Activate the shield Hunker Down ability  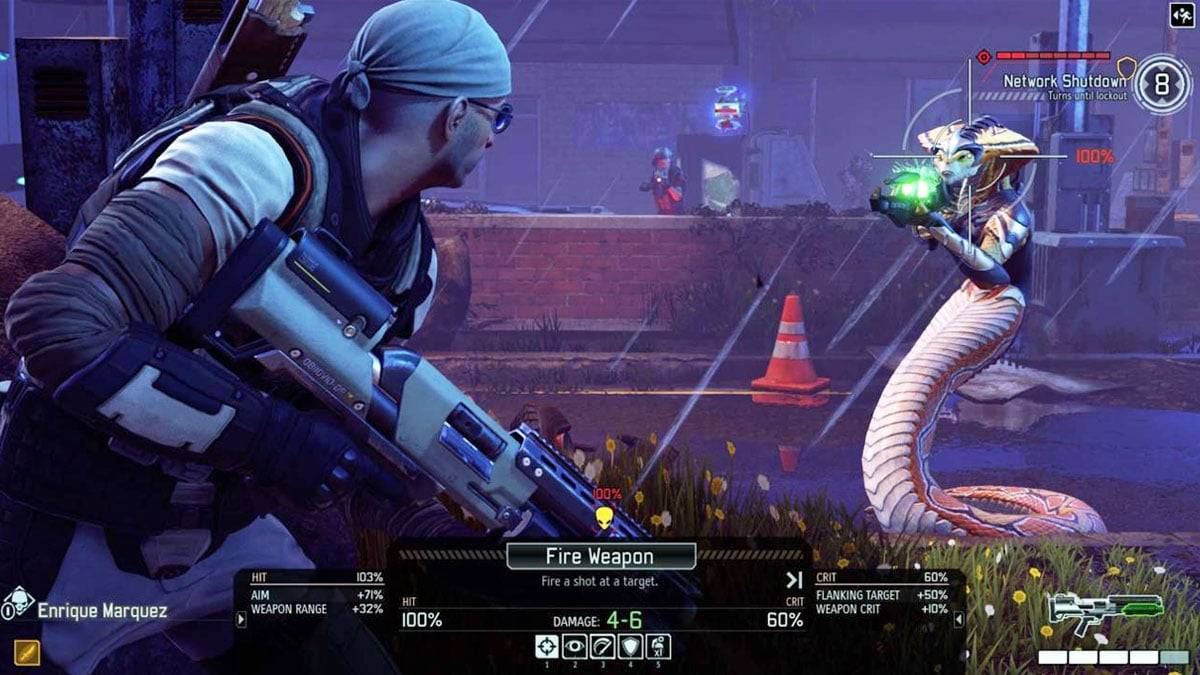pyautogui.click(x=630, y=646)
